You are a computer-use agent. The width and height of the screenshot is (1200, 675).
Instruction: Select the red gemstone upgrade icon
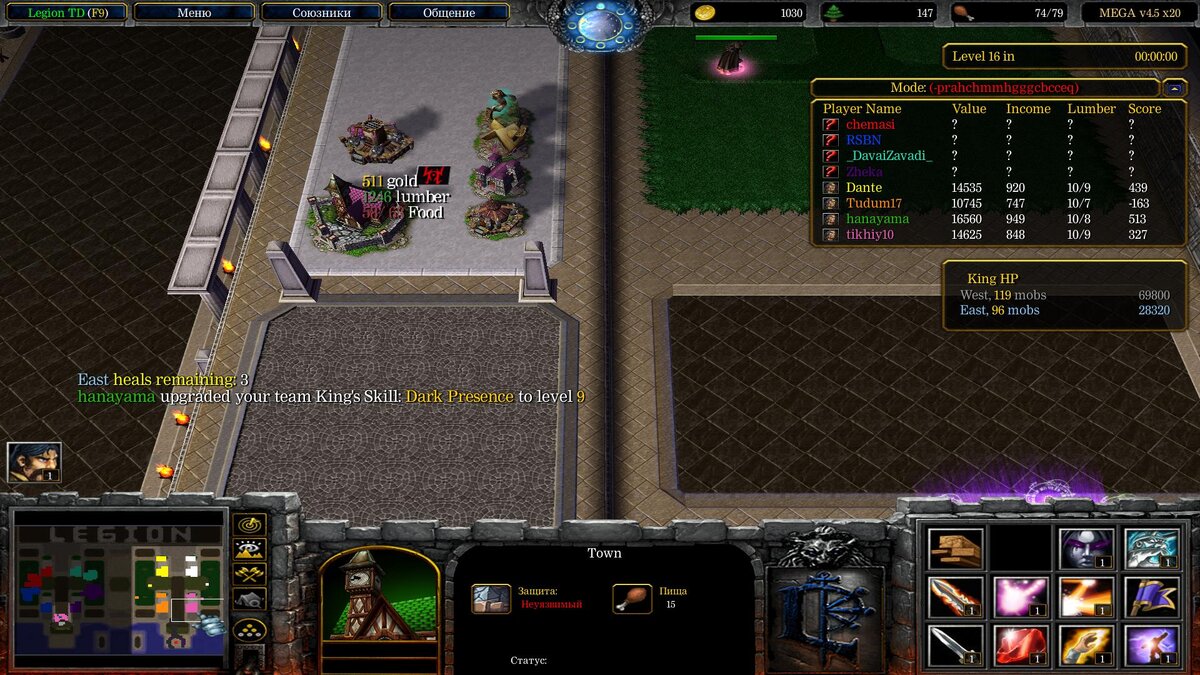tap(1021, 645)
